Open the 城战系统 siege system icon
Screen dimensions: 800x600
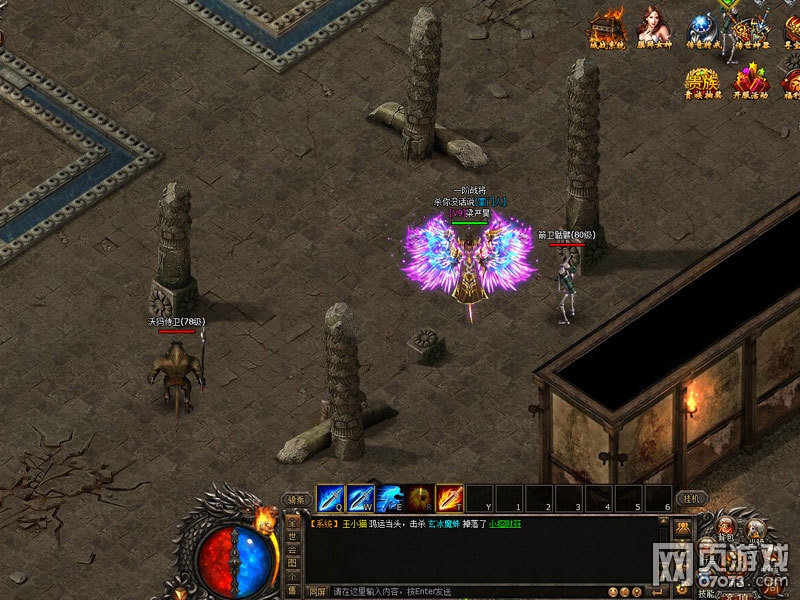(x=607, y=28)
